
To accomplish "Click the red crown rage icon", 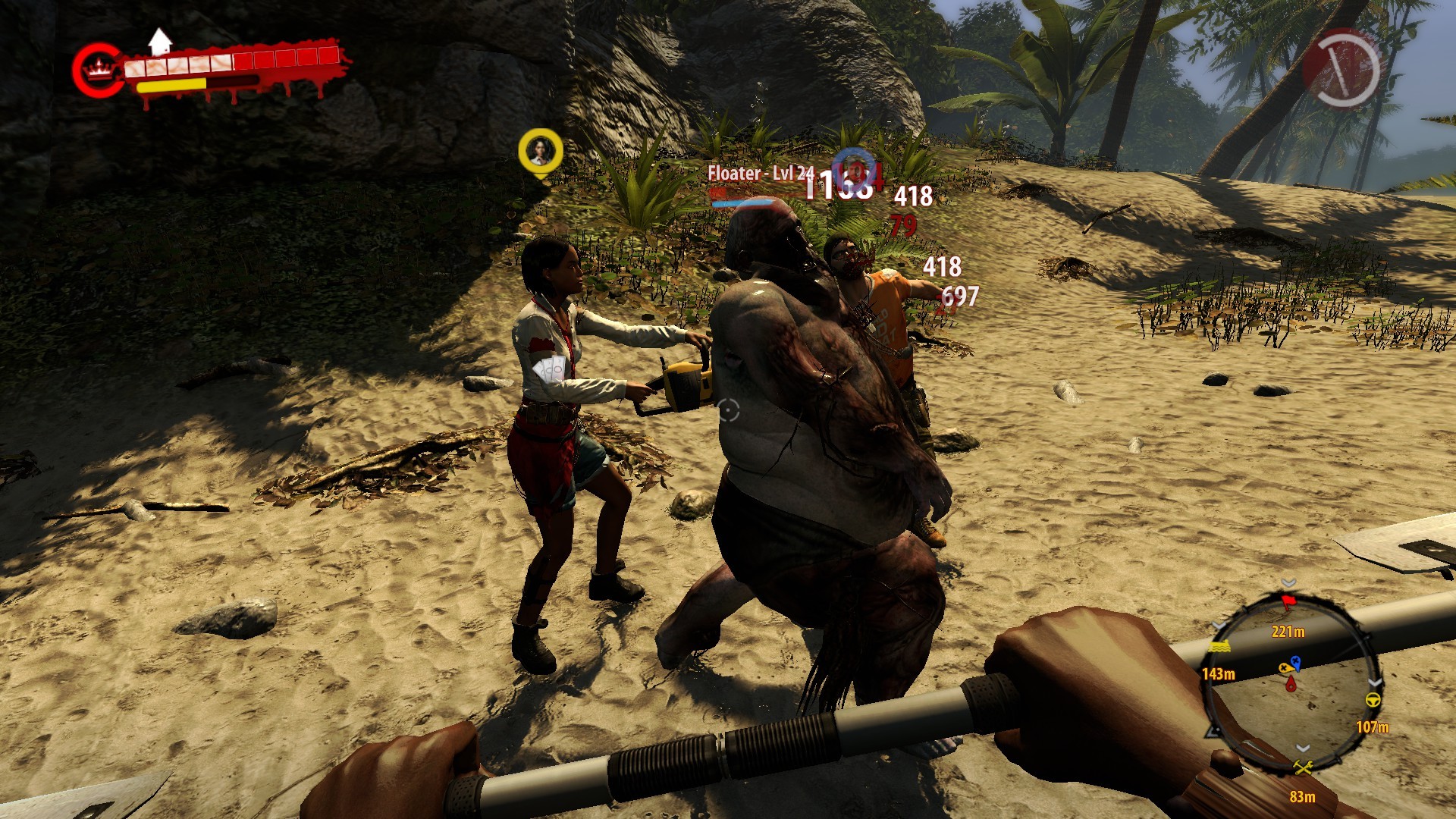I will coord(97,71).
